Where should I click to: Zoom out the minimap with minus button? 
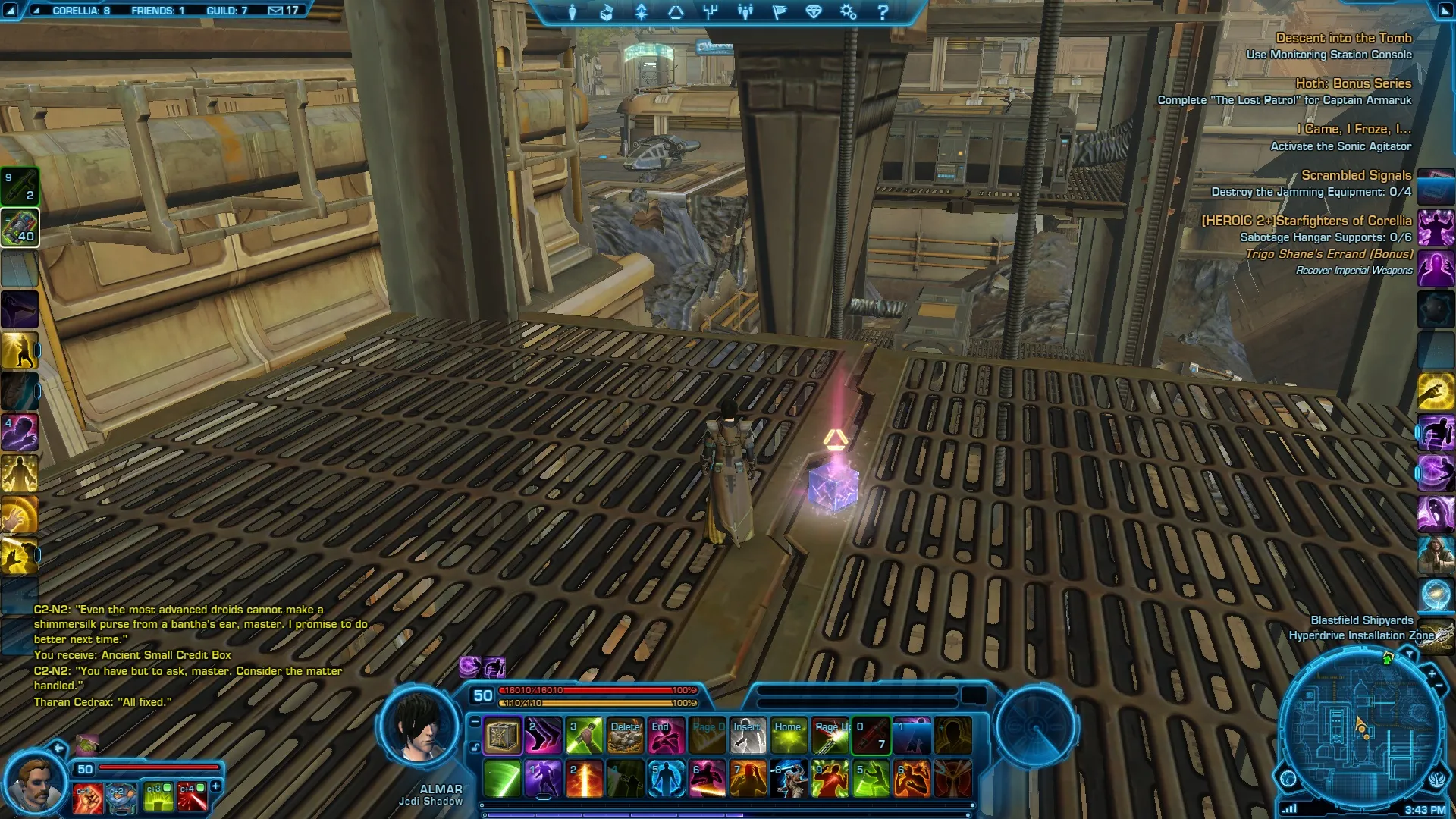tap(1439, 686)
